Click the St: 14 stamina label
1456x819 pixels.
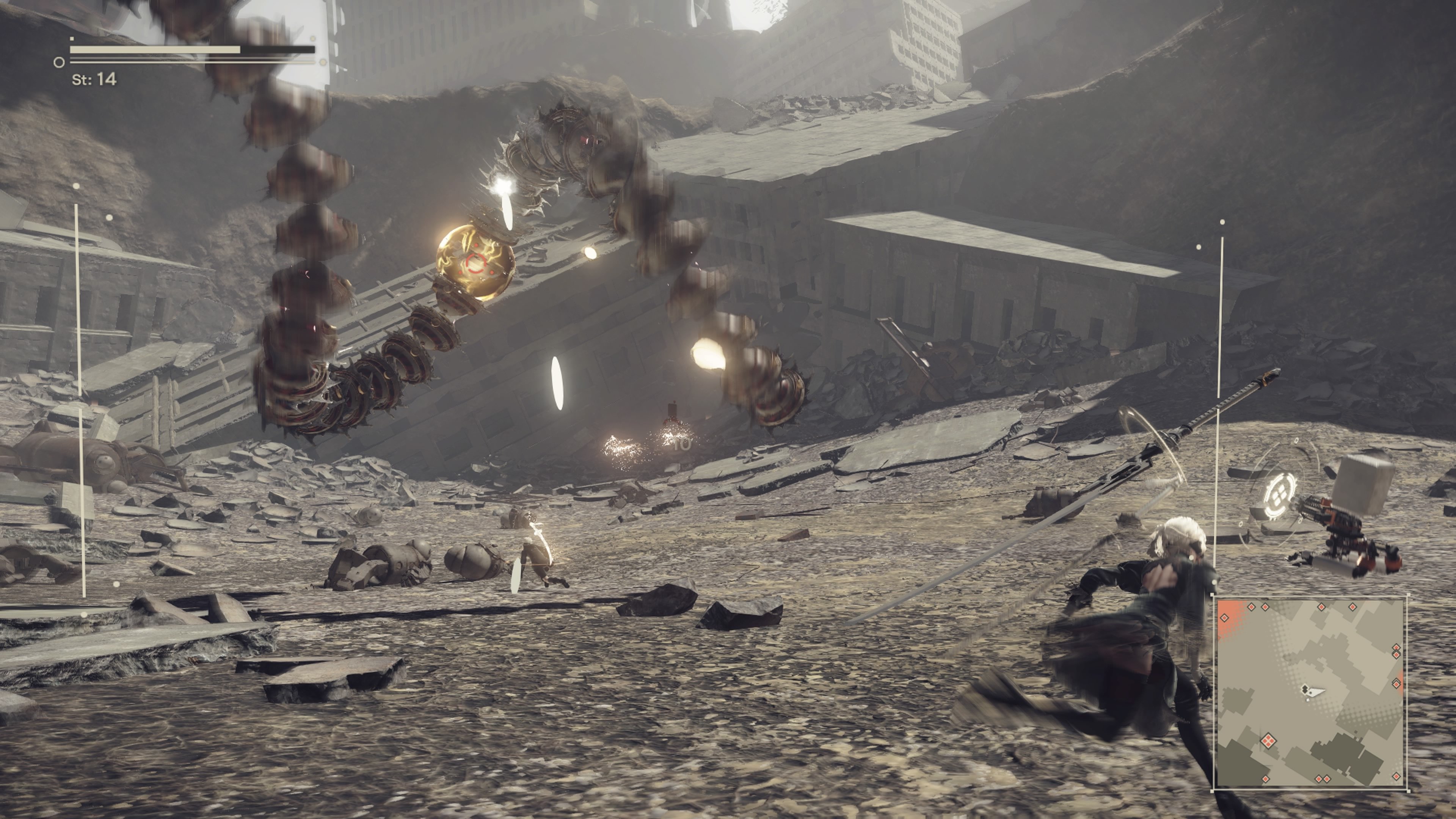click(x=94, y=82)
